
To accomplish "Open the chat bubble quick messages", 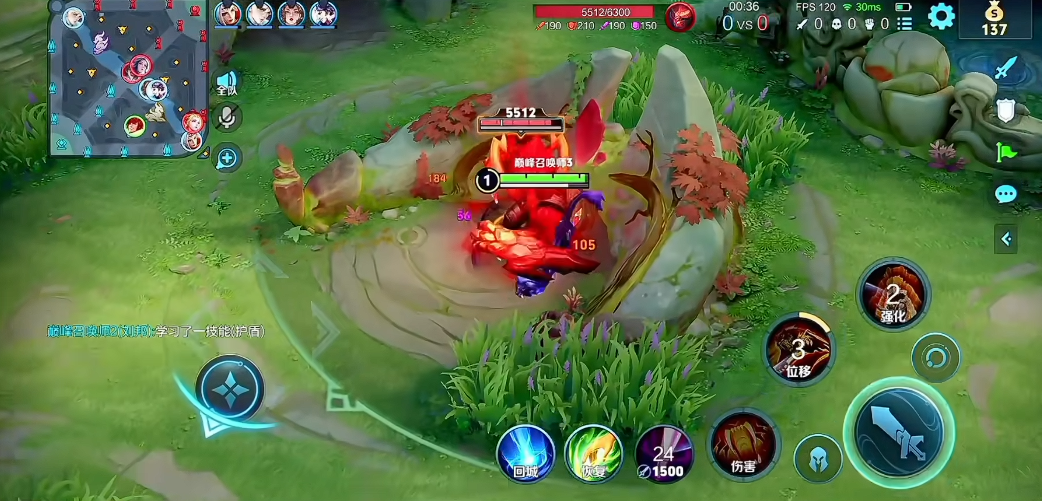I will click(x=1006, y=194).
